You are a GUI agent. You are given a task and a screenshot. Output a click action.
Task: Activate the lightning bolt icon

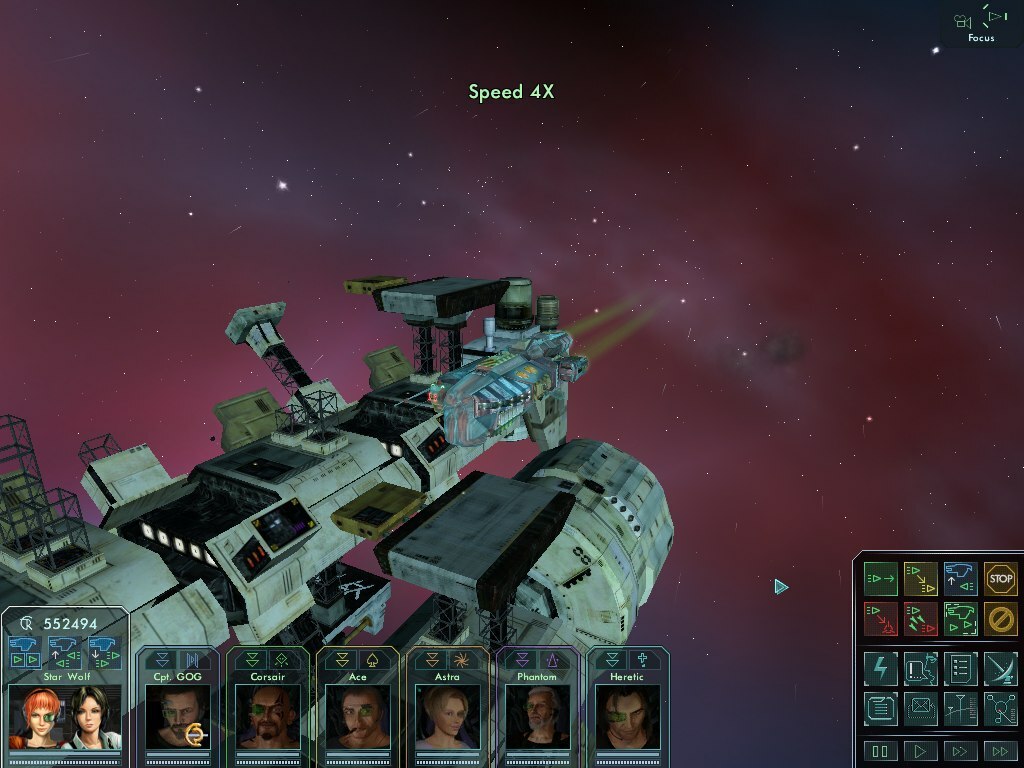pyautogui.click(x=881, y=668)
